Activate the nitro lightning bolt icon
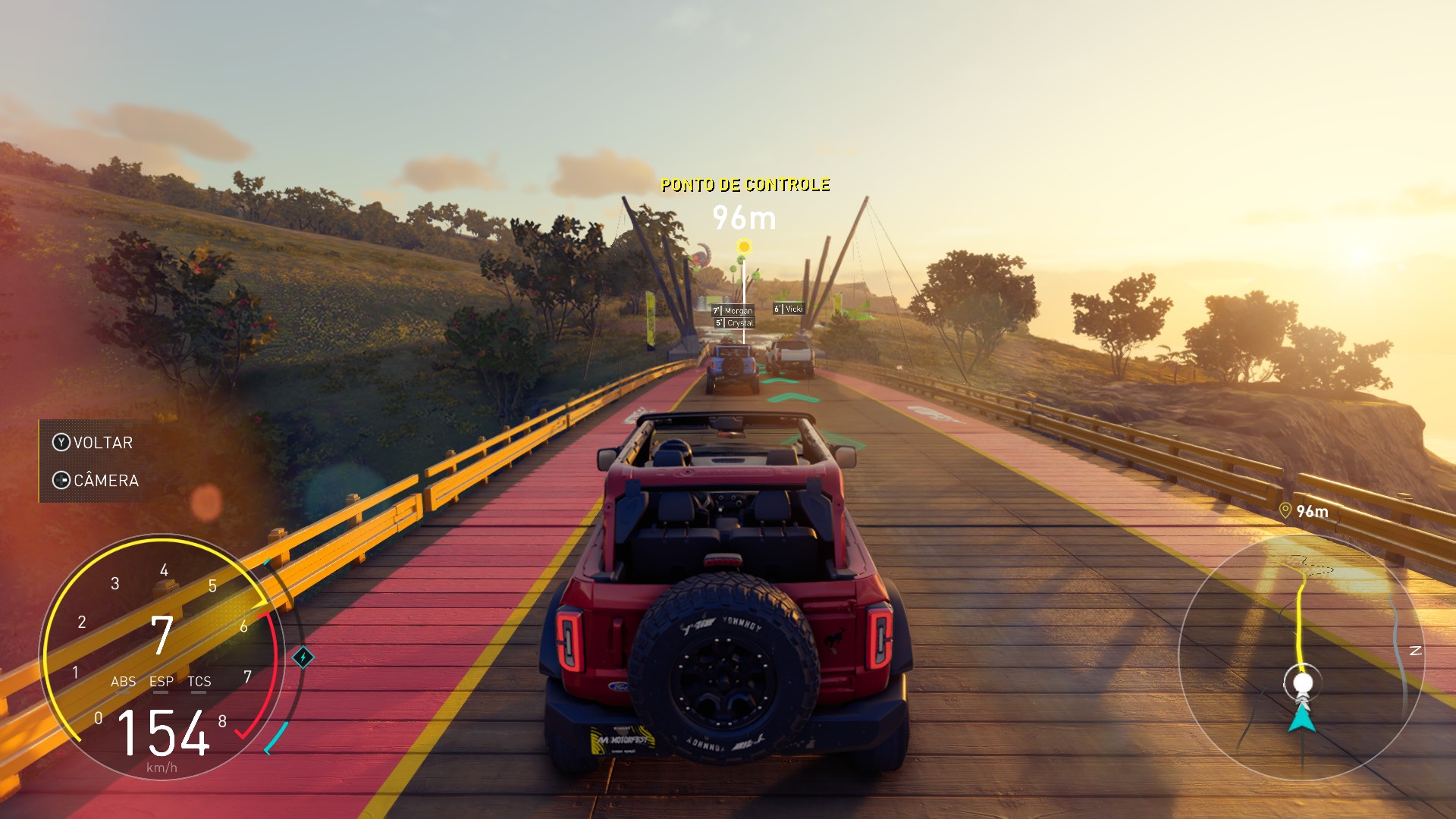This screenshot has height=819, width=1456. click(303, 657)
